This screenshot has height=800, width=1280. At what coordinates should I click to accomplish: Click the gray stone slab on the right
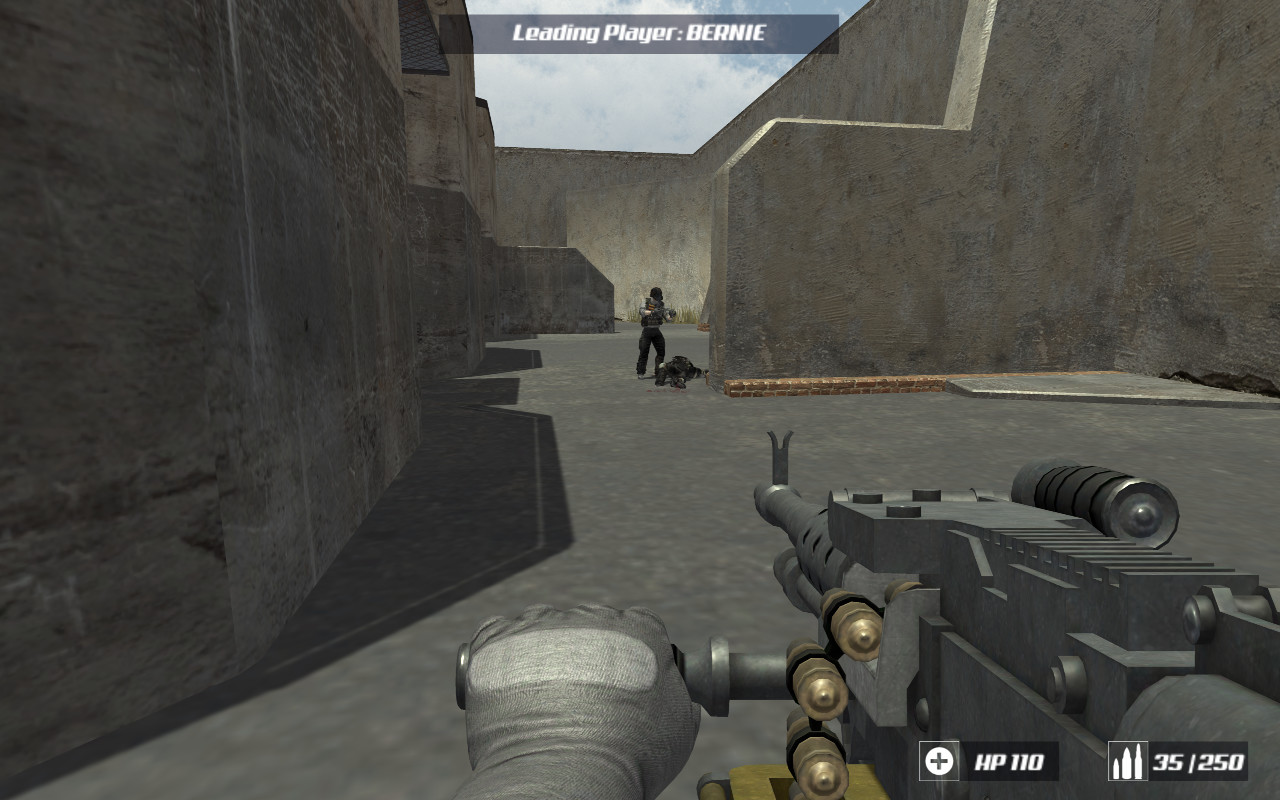click(x=1060, y=385)
